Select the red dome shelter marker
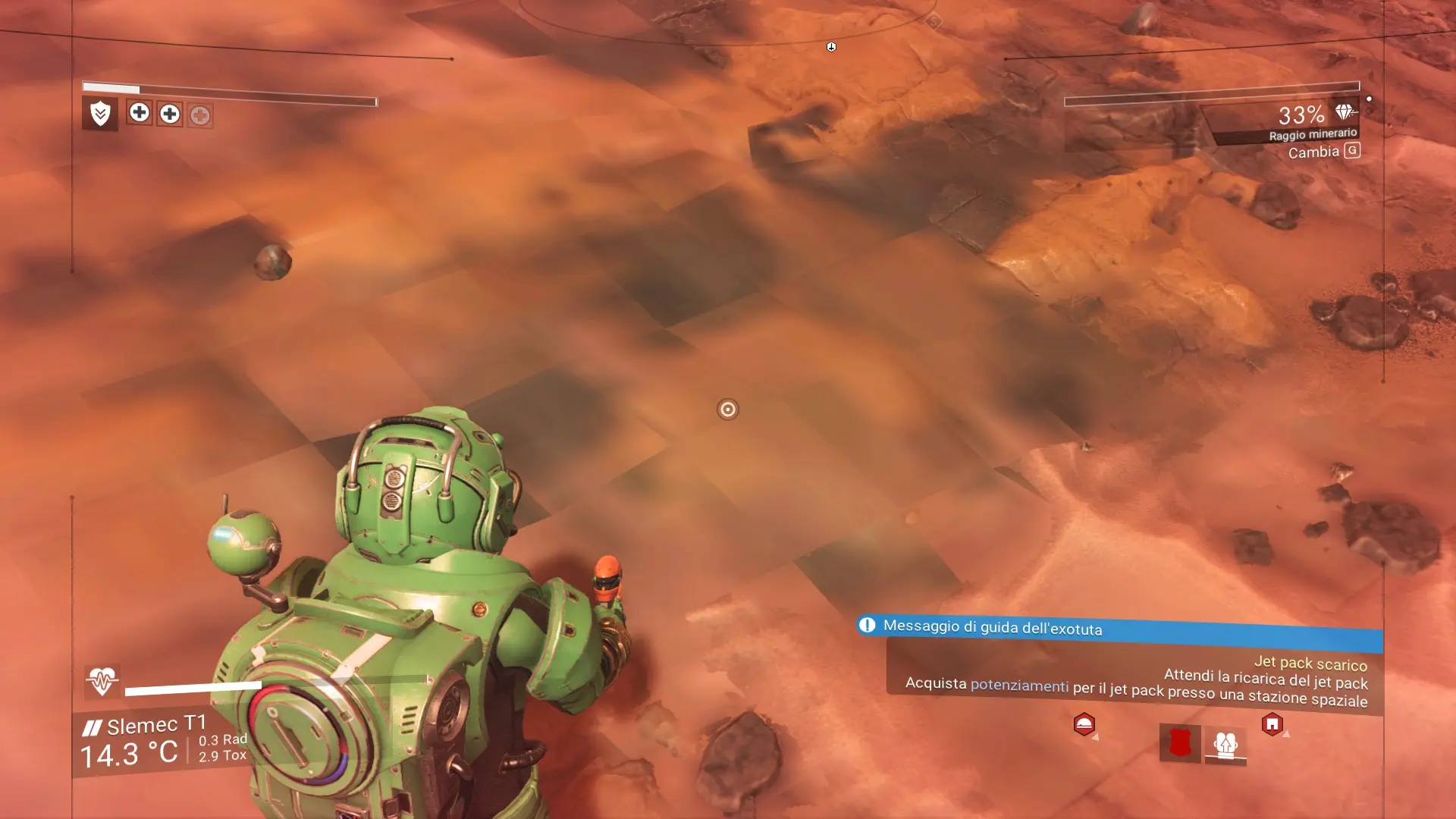Viewport: 1456px width, 819px height. pos(1084,724)
